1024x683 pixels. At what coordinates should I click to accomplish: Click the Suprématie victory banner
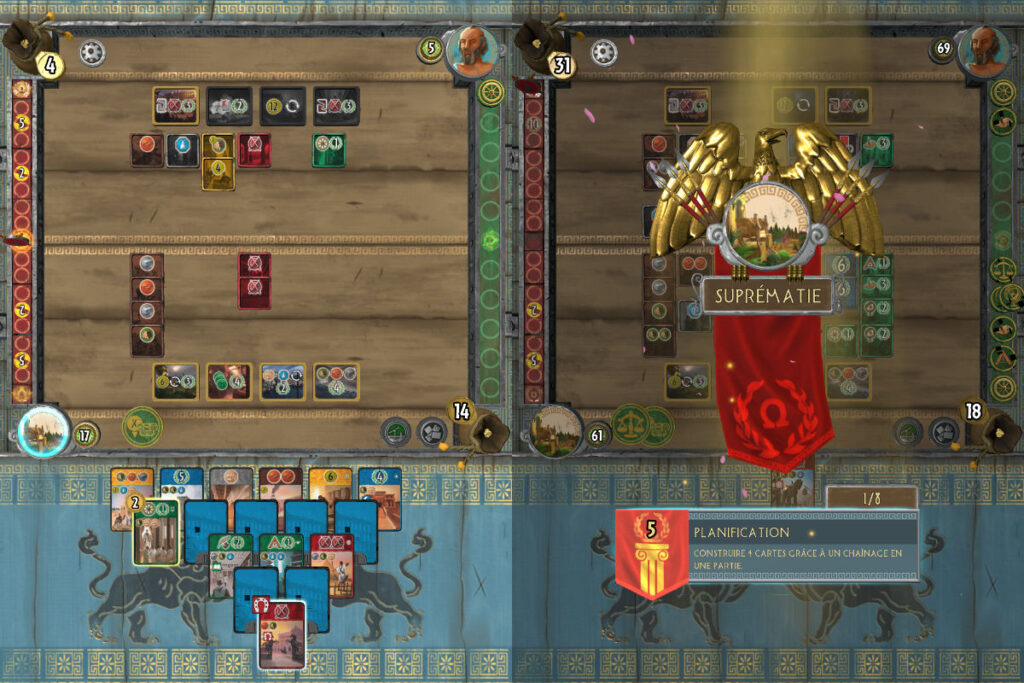point(767,295)
